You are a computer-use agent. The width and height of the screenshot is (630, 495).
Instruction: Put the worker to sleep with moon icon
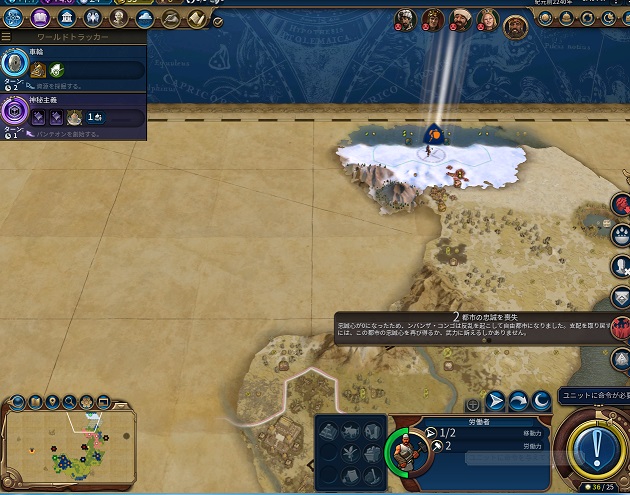[x=540, y=402]
